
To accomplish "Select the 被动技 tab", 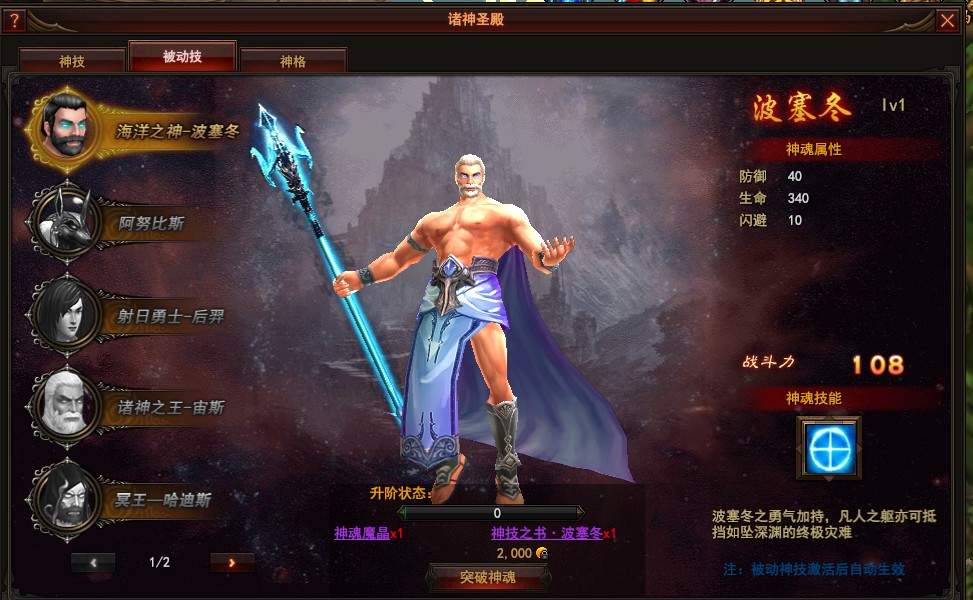I will click(182, 57).
